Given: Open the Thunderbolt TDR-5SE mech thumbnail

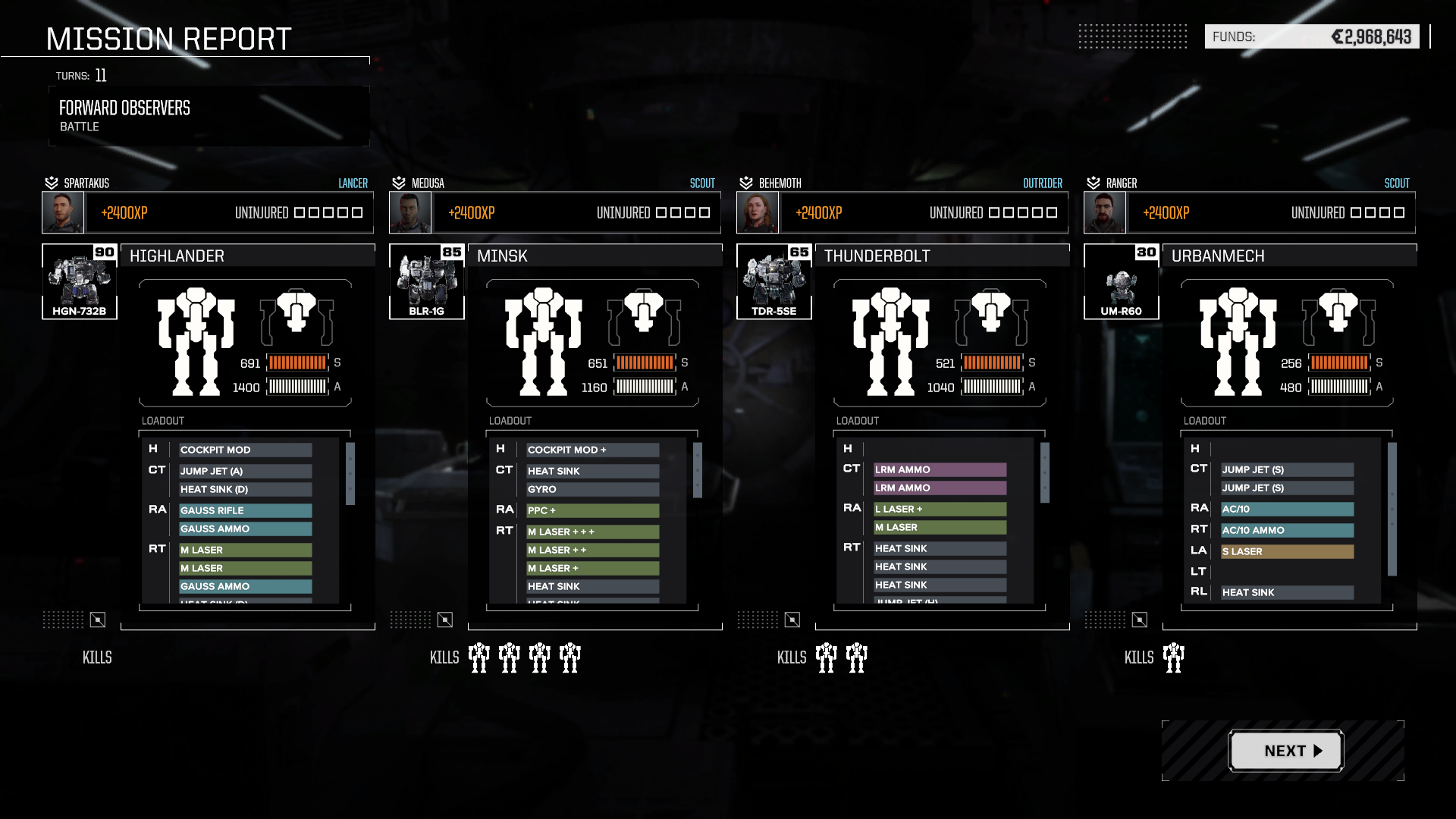Looking at the screenshot, I should point(774,281).
